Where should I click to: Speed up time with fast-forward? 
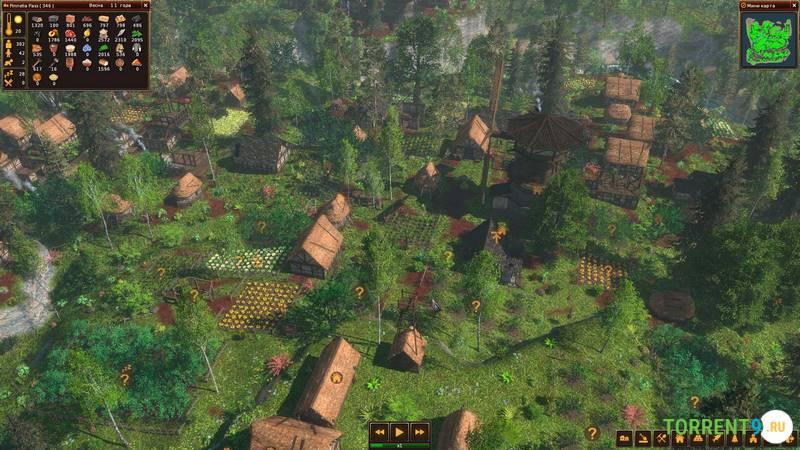pyautogui.click(x=420, y=432)
